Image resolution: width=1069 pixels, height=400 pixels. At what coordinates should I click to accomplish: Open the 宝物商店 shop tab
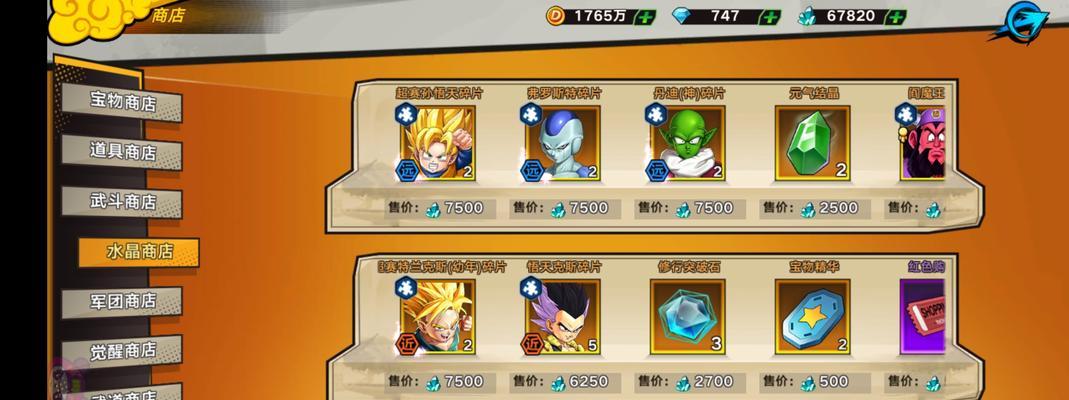point(123,102)
